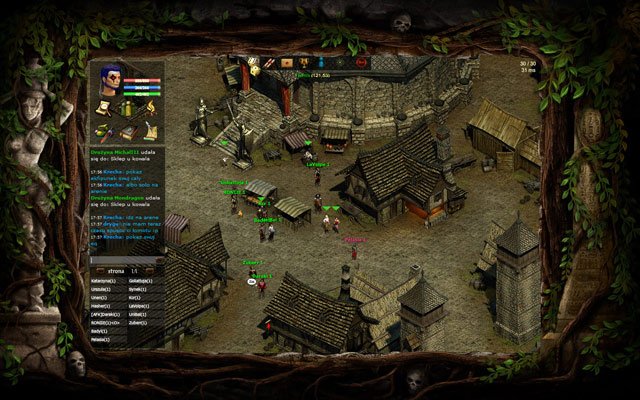Select player Urszula in the player list
The height and width of the screenshot is (400, 640).
pyautogui.click(x=103, y=290)
